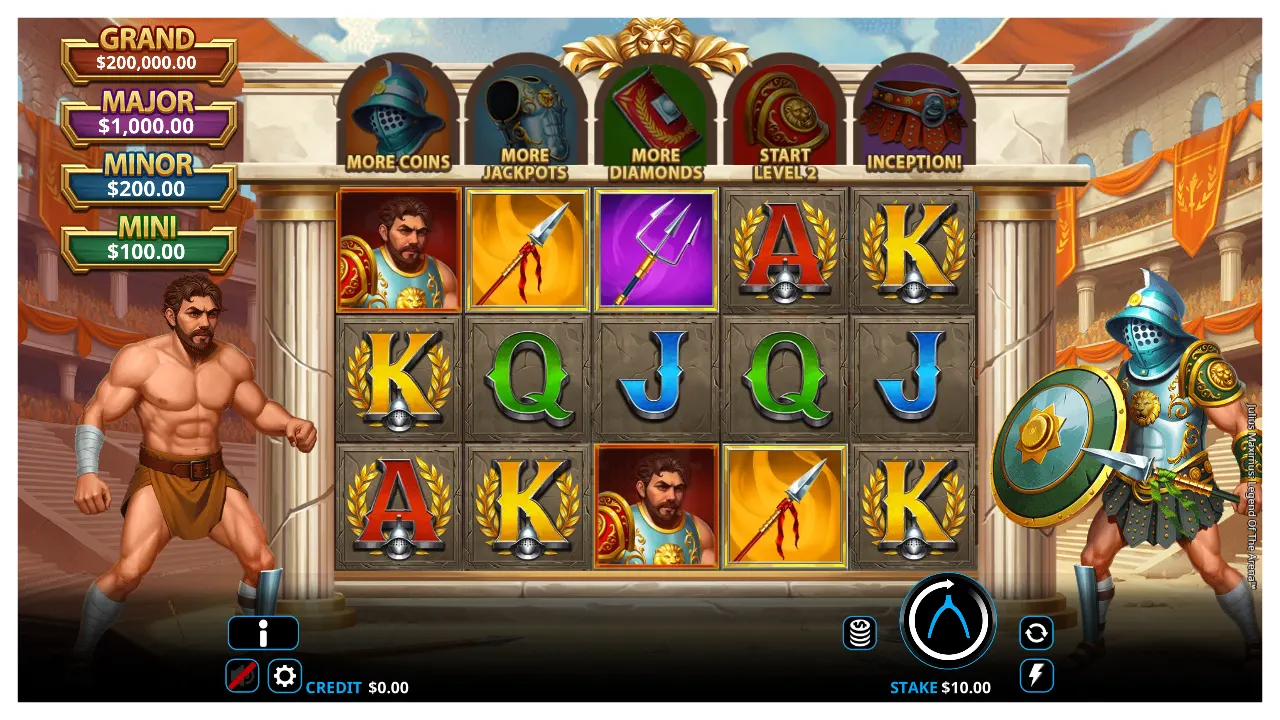
Task: Open settings with the gear icon
Action: pos(284,676)
